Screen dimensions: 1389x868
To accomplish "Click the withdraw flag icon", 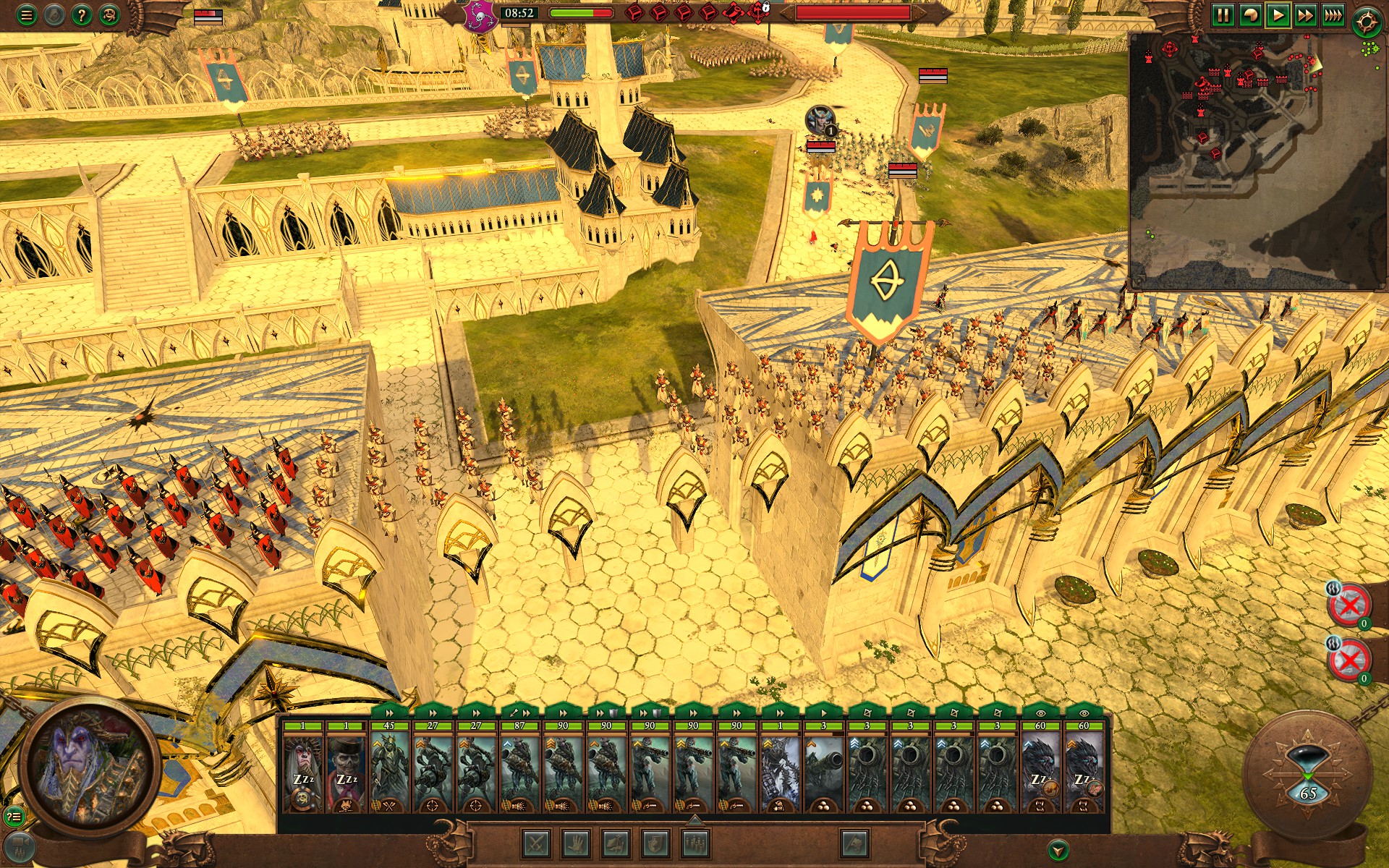I will (x=854, y=843).
